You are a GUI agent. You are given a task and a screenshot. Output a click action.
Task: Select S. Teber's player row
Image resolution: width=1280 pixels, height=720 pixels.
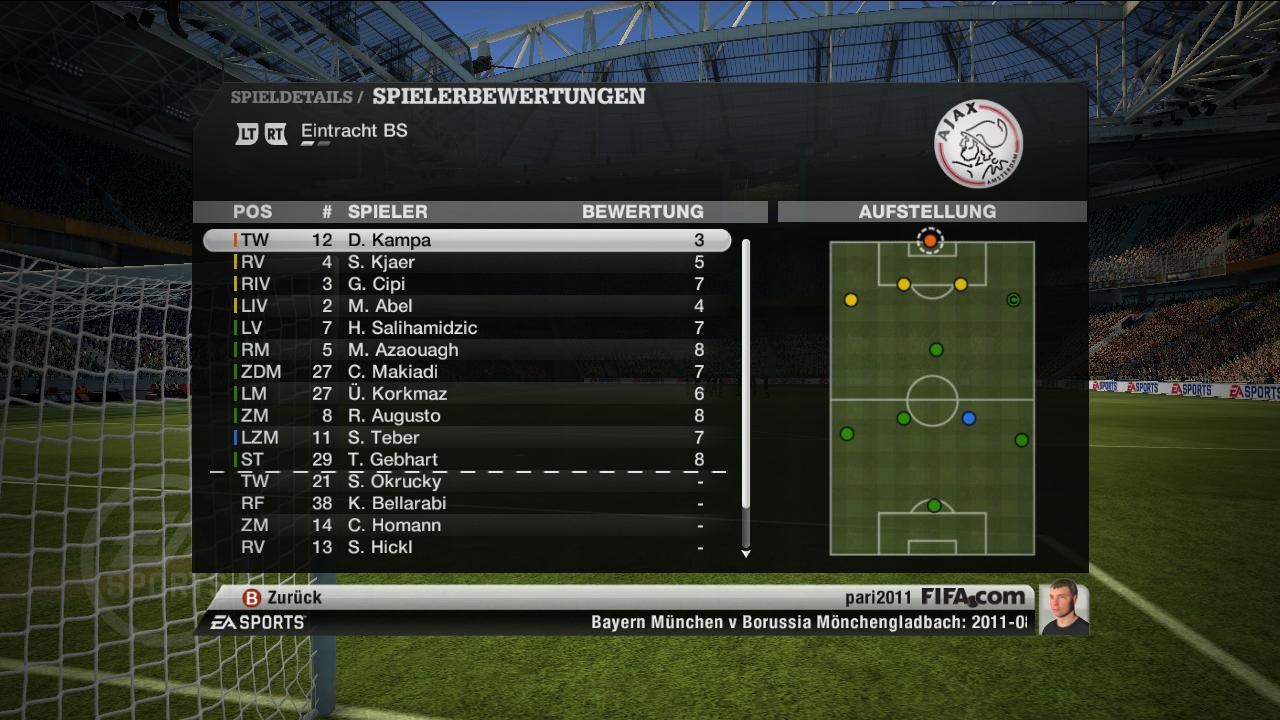467,438
